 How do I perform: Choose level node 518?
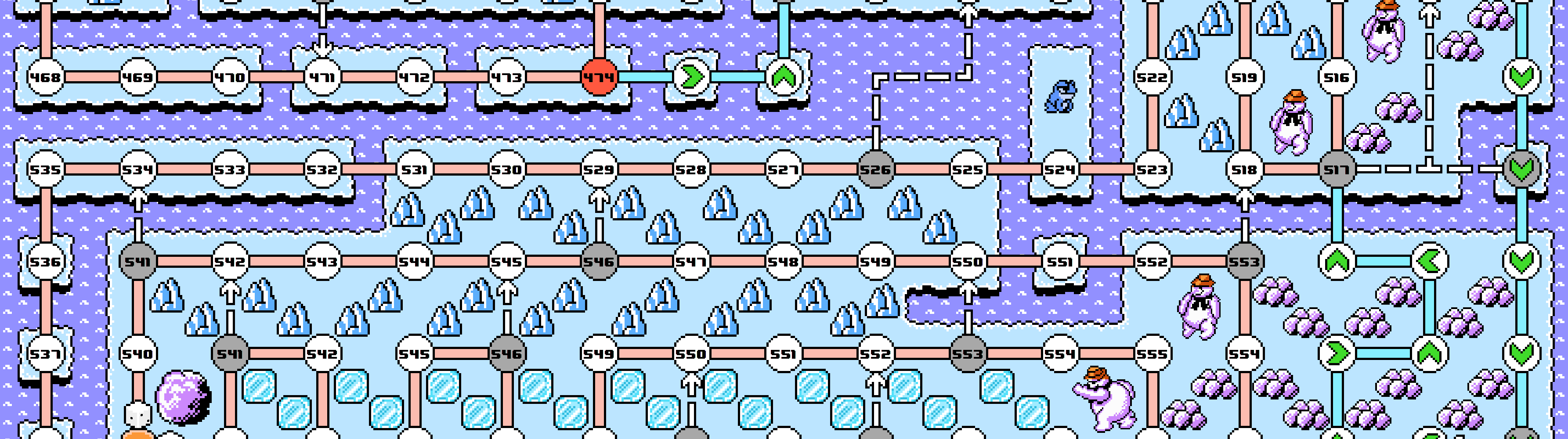coord(1244,169)
